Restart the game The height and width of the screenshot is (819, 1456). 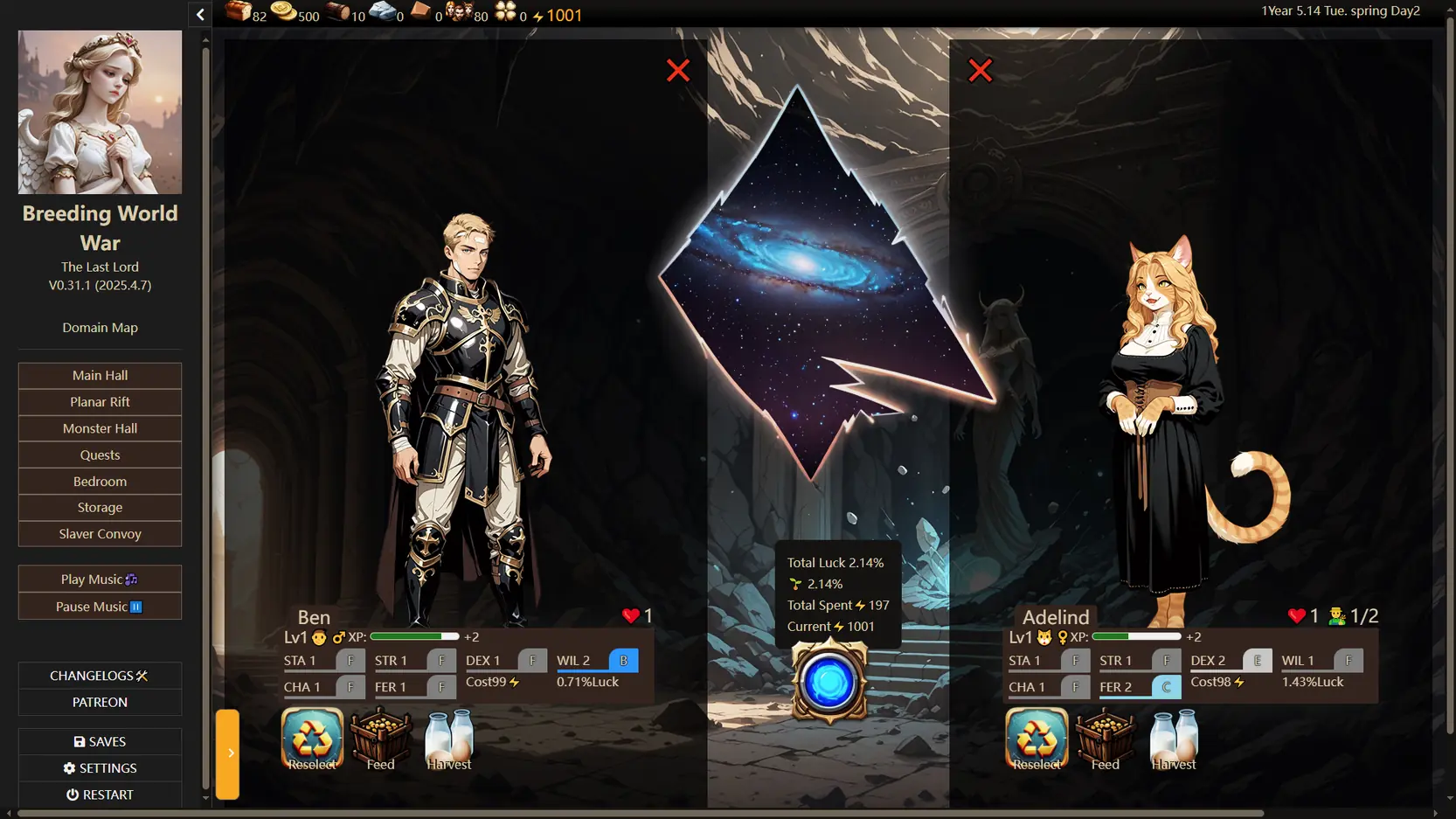point(100,795)
